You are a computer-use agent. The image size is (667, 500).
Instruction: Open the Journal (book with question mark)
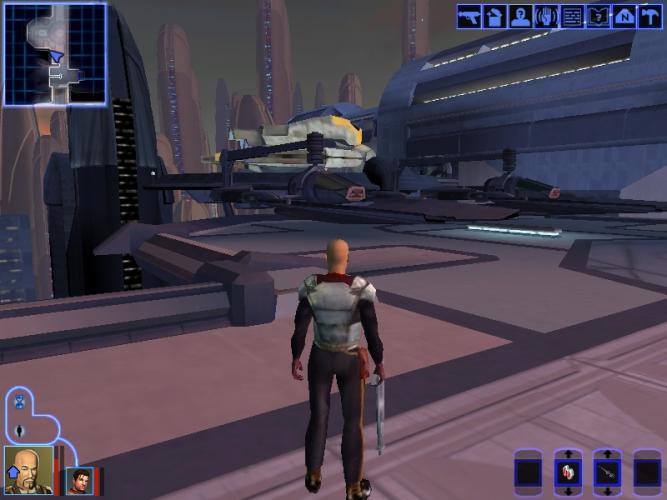pos(598,16)
